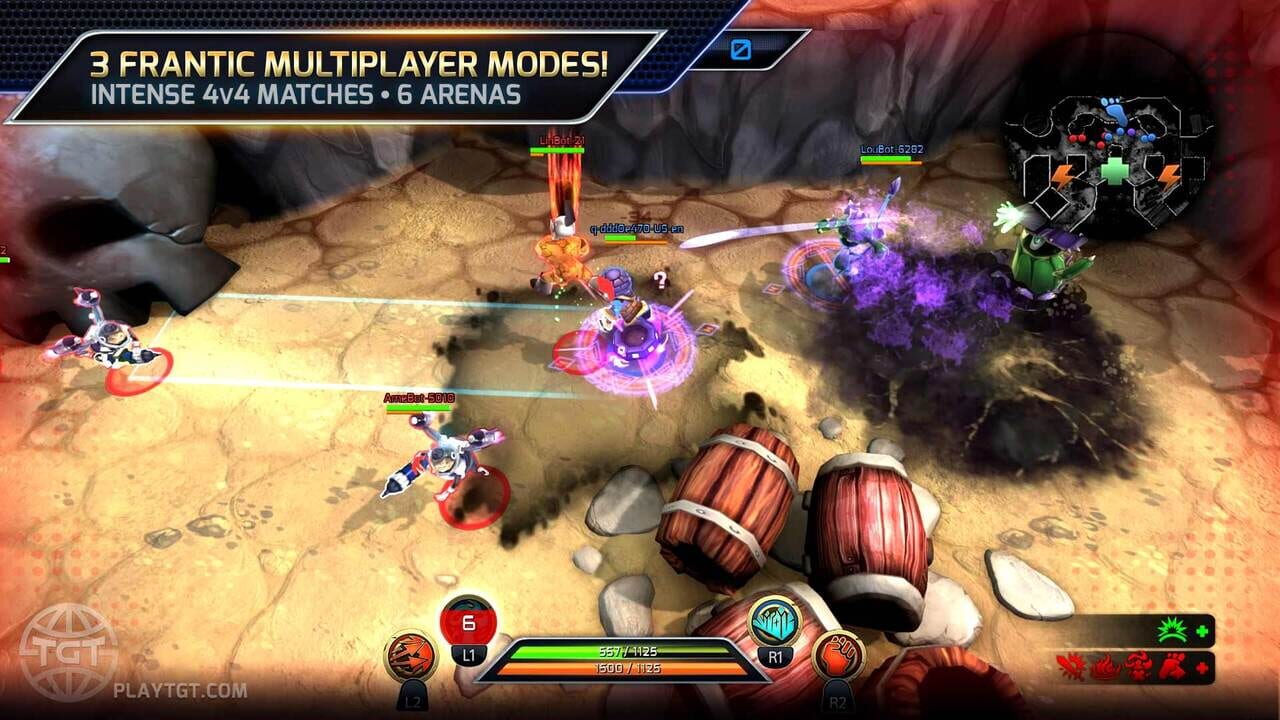1280x720 pixels.
Task: Click the ArmcBot-5010 nameplate
Action: pos(421,397)
